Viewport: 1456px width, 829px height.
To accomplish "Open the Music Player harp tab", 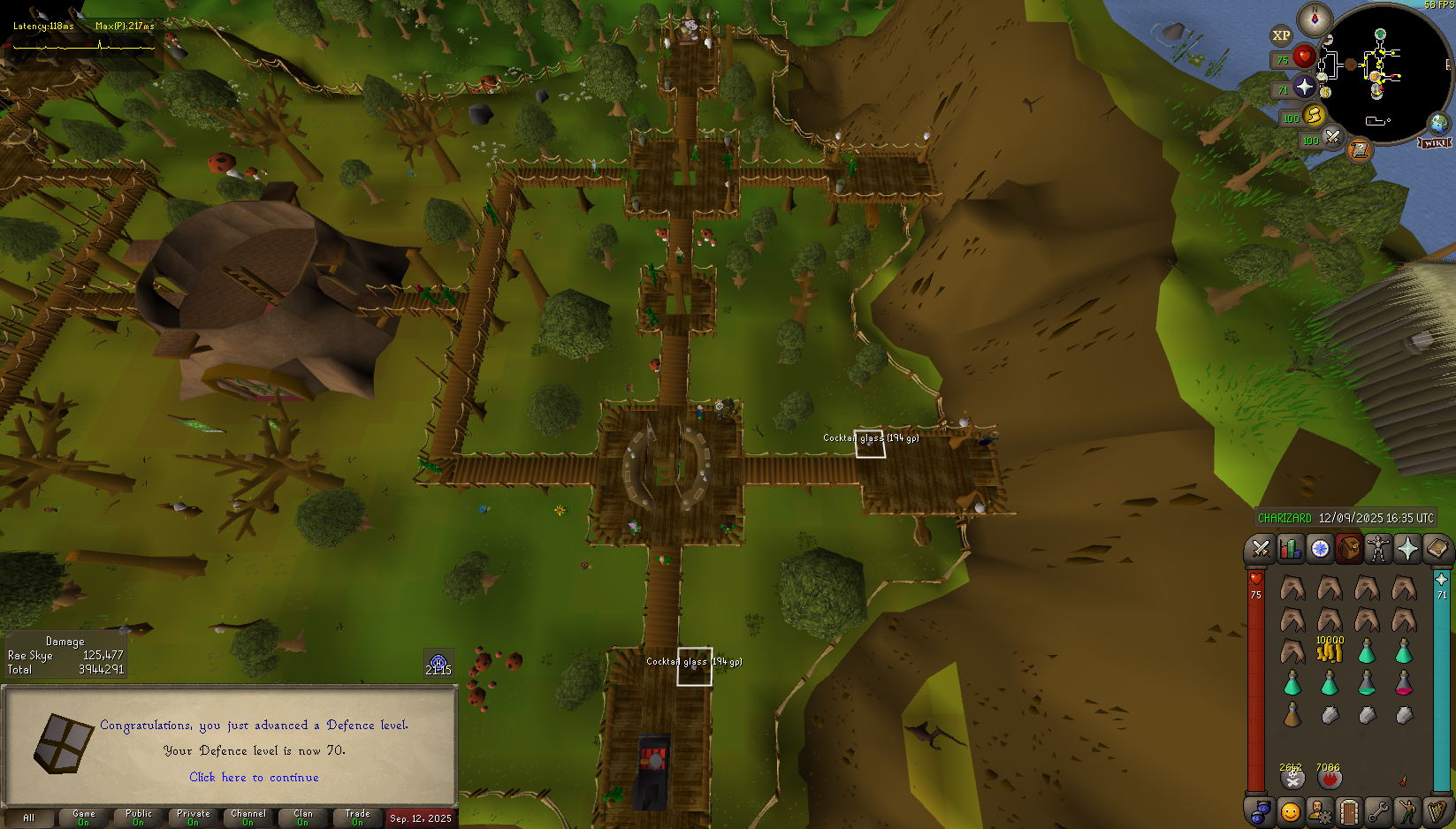I will pos(1437,811).
